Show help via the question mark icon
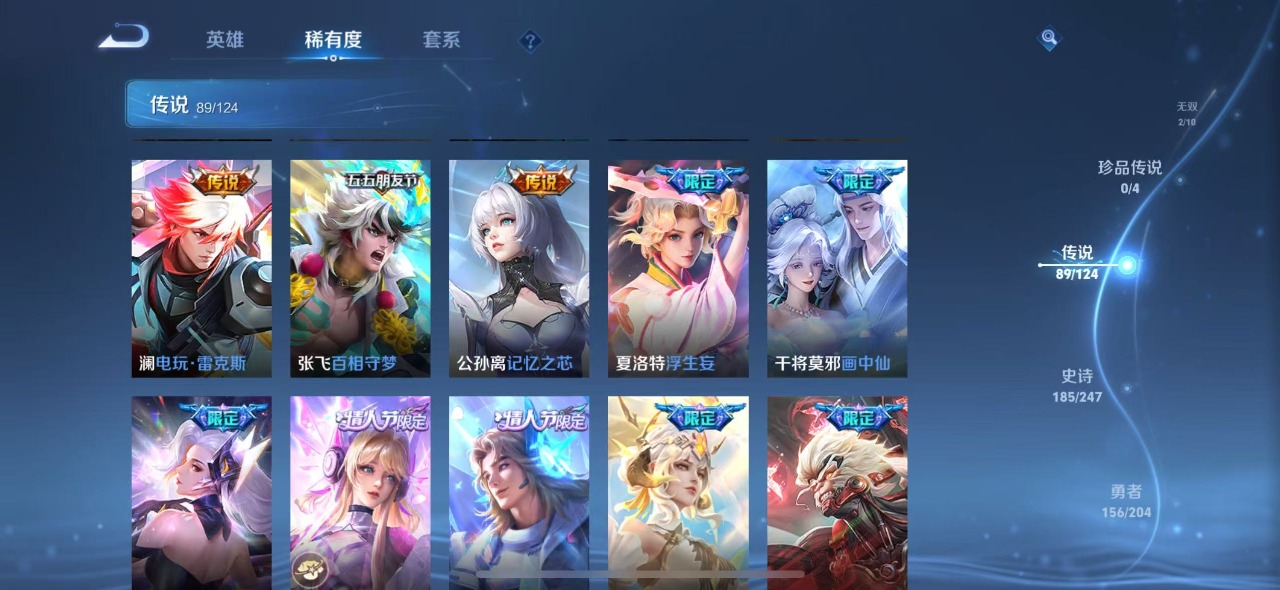Viewport: 1280px width, 590px height. 530,41
